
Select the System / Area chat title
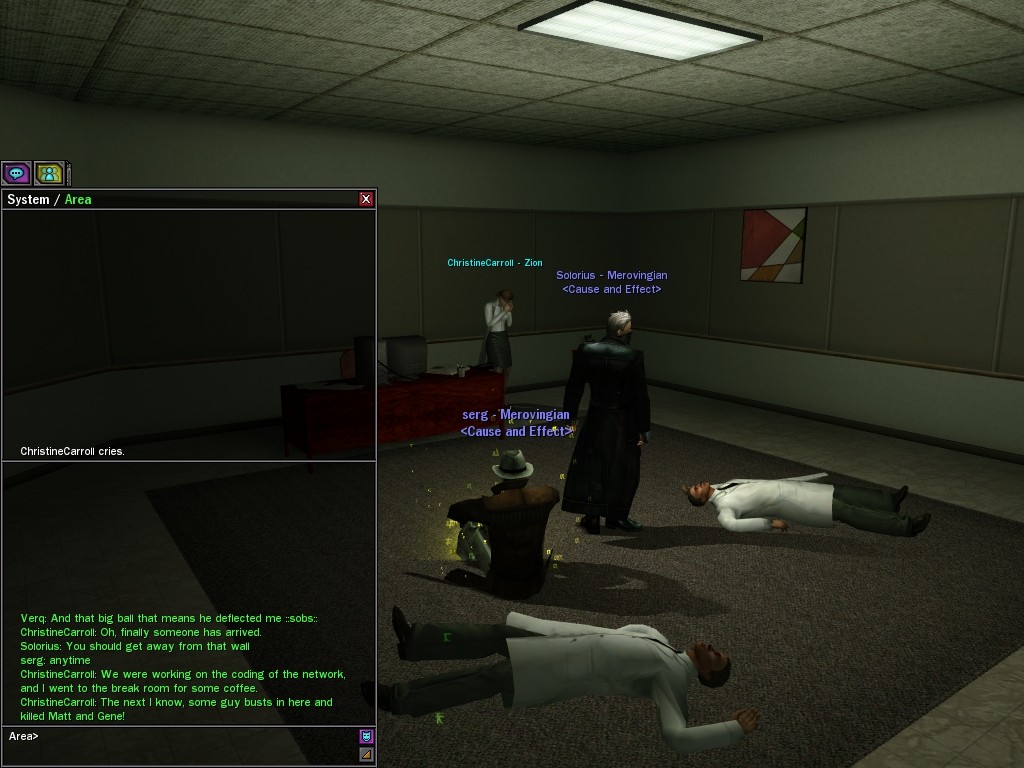point(50,199)
